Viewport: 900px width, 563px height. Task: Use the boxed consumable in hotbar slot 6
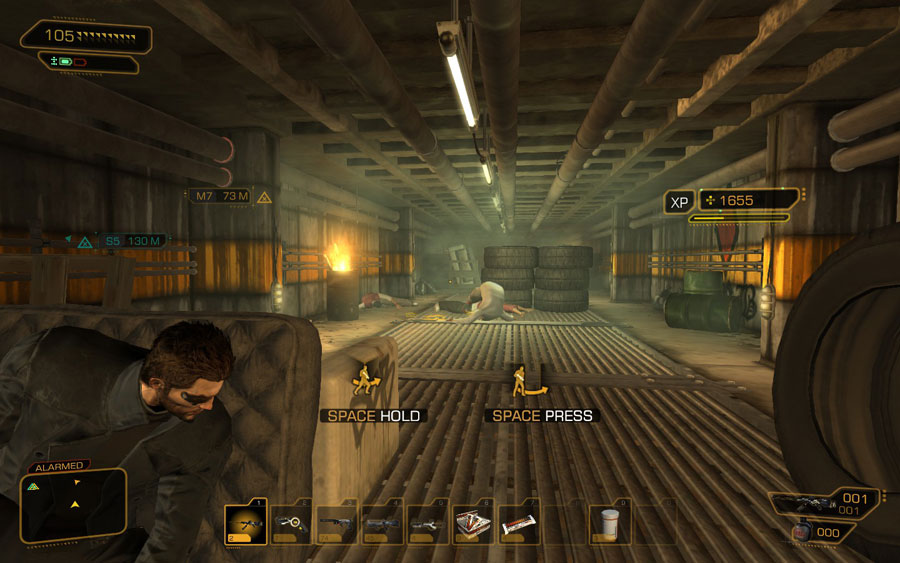tap(472, 522)
